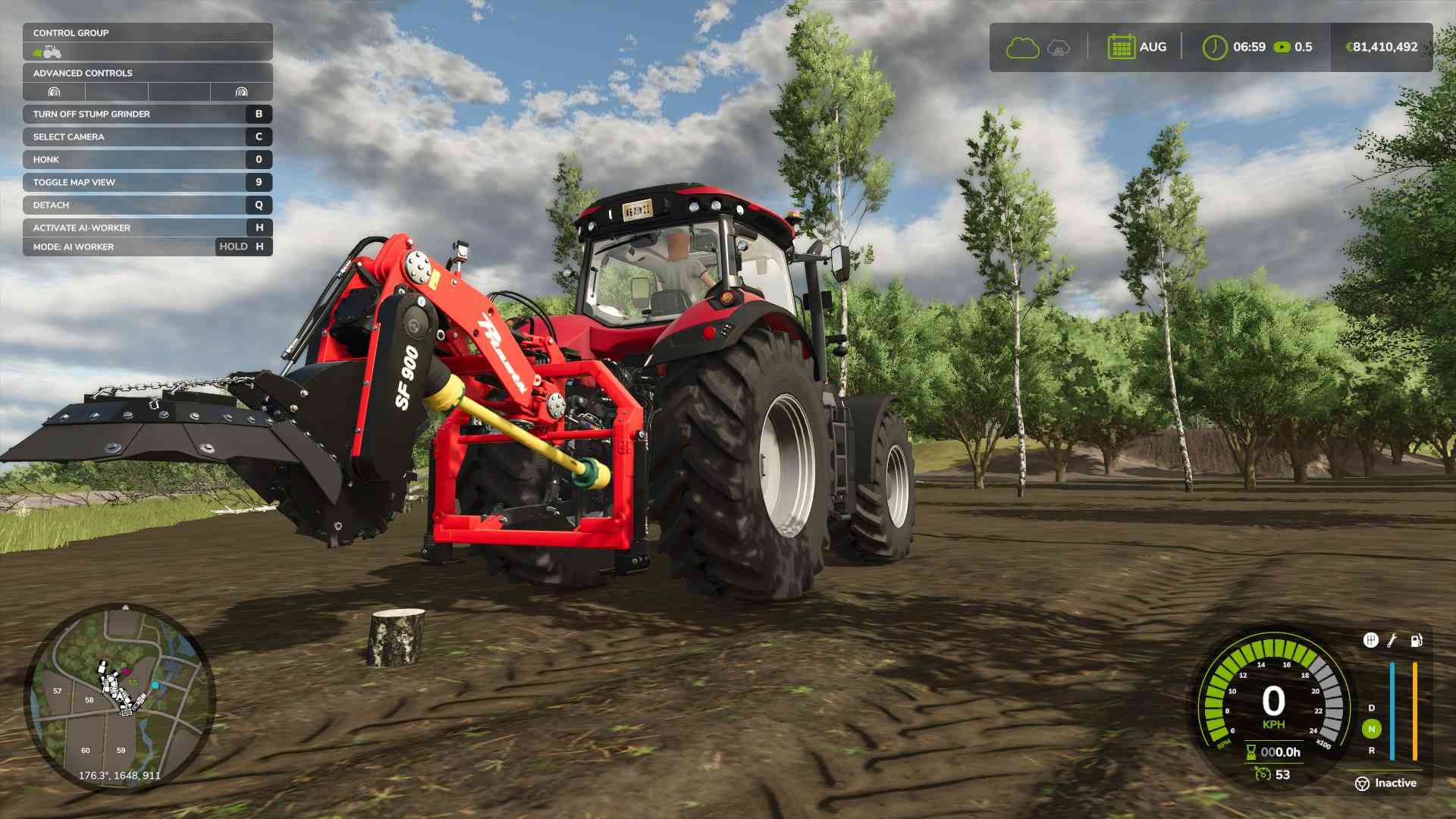The image size is (1456, 819).
Task: Click the steering wheel Inactive indicator
Action: pyautogui.click(x=1363, y=783)
